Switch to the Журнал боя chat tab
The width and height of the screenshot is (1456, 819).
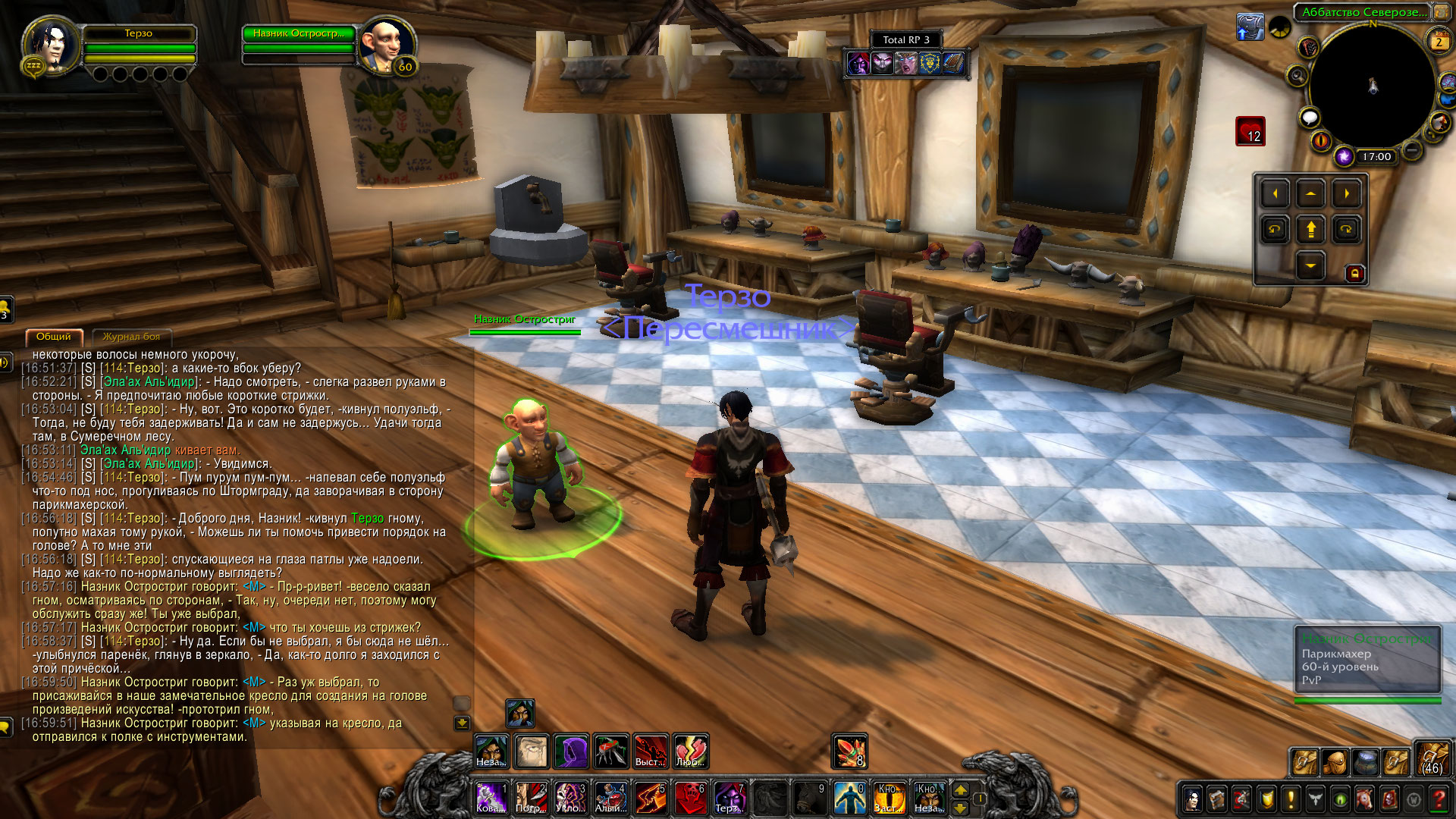click(x=131, y=337)
